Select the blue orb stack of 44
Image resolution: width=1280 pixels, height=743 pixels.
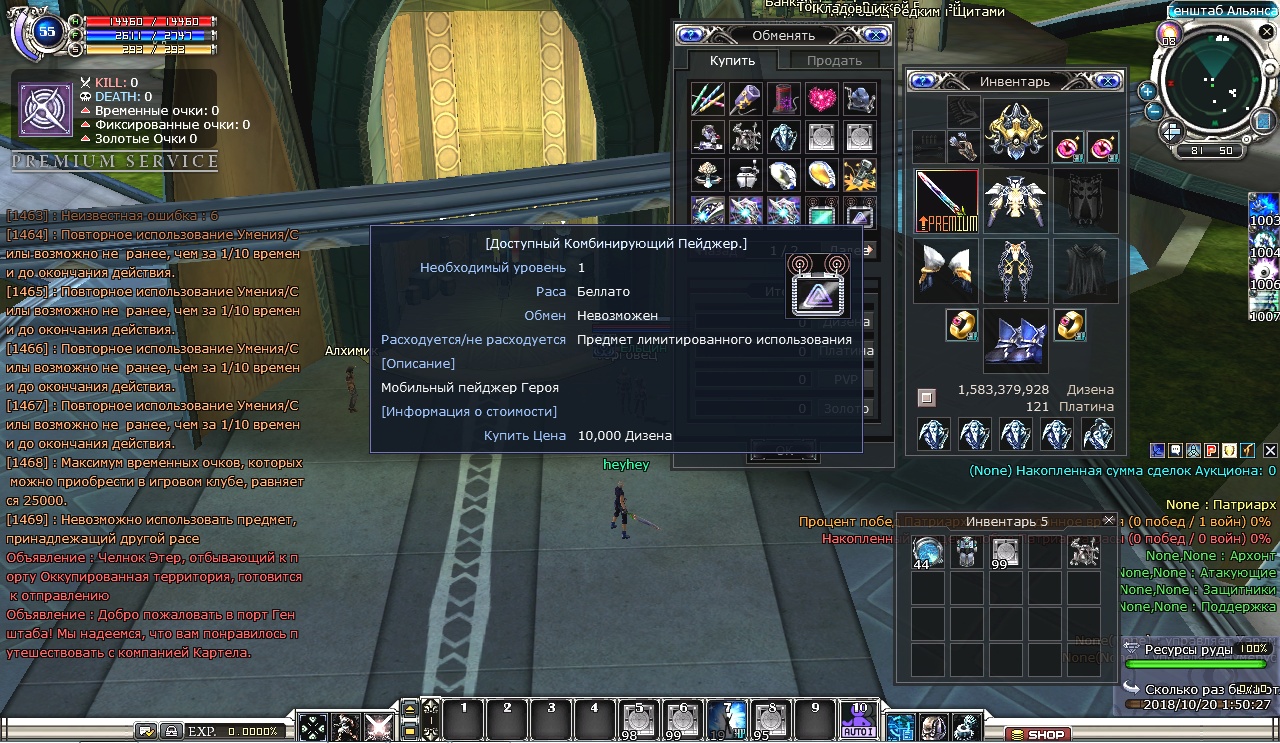click(x=929, y=552)
